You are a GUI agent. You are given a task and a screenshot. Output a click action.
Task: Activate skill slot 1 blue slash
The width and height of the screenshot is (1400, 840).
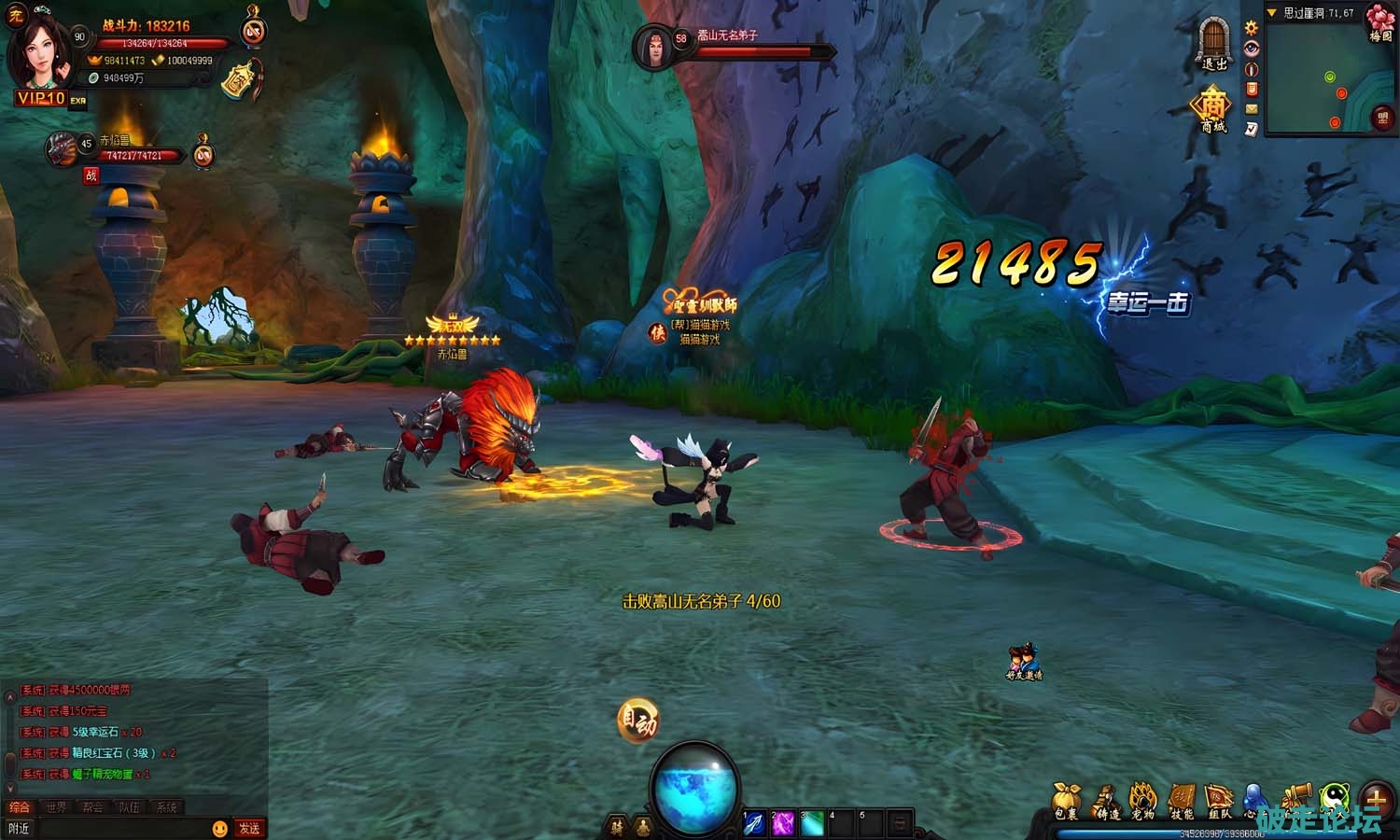tap(754, 823)
